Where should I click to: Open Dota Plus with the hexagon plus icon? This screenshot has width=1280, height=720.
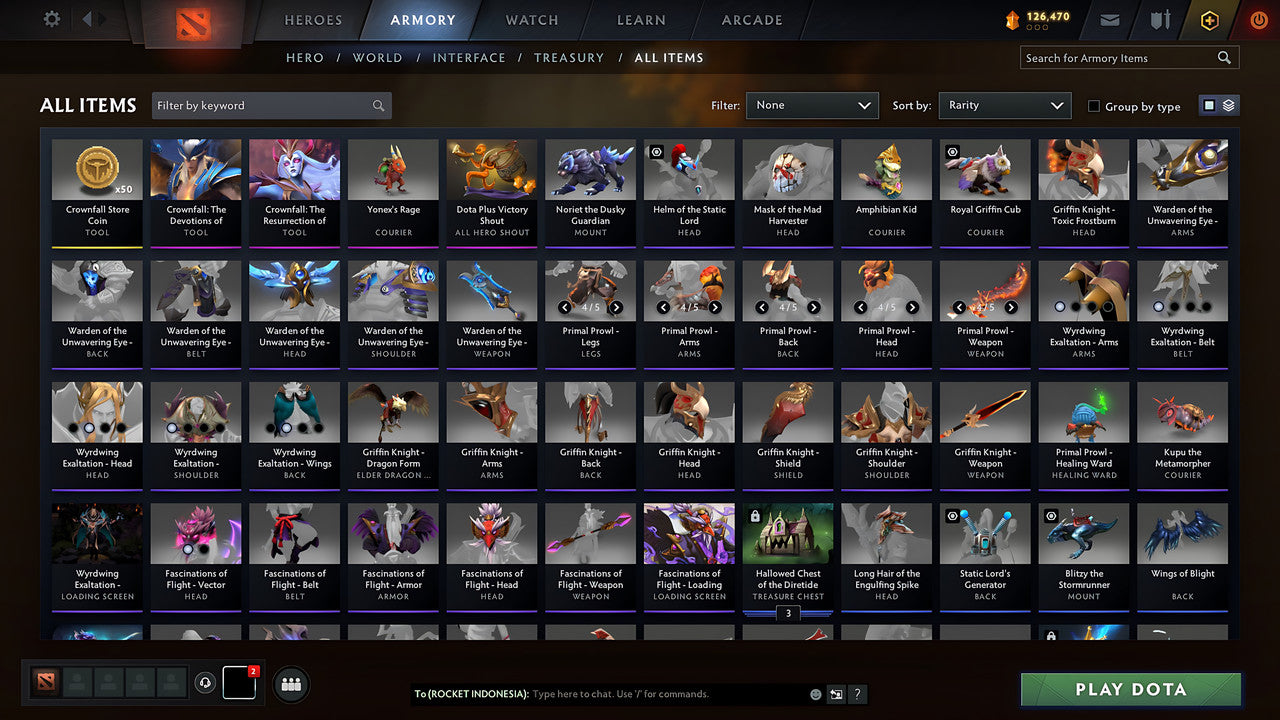[1209, 18]
